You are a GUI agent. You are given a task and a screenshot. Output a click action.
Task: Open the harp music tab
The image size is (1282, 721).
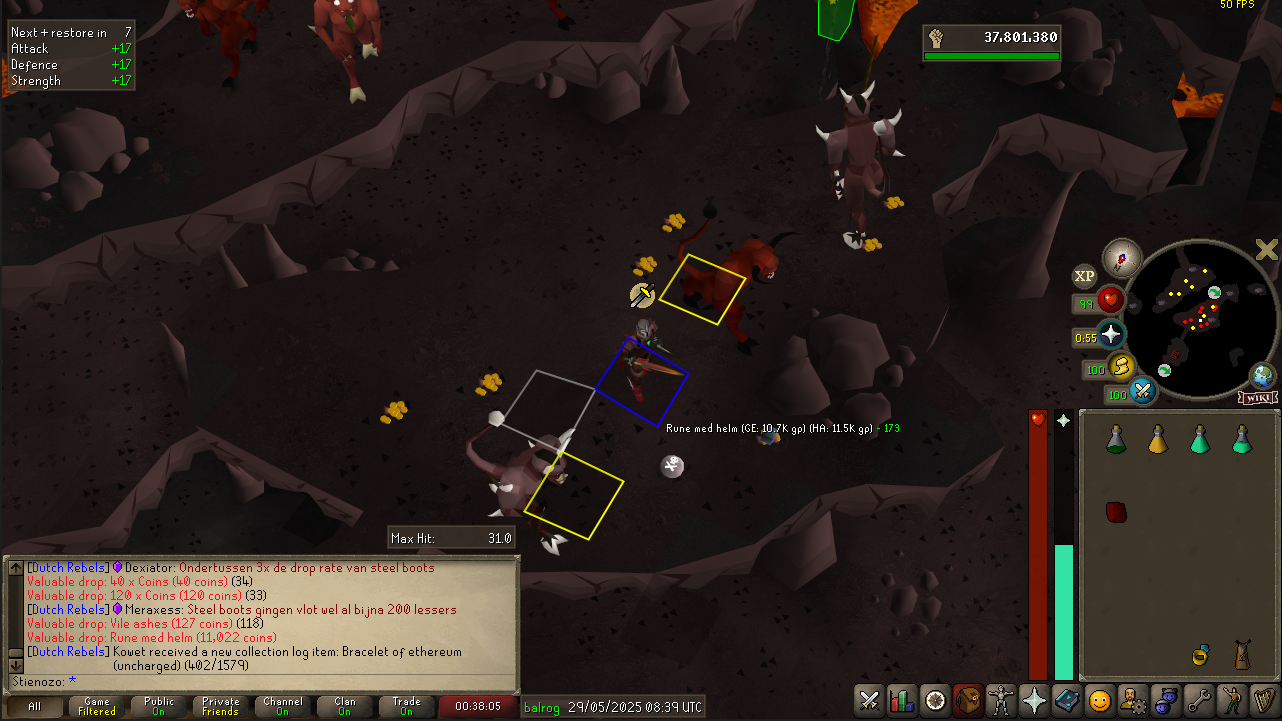1263,699
